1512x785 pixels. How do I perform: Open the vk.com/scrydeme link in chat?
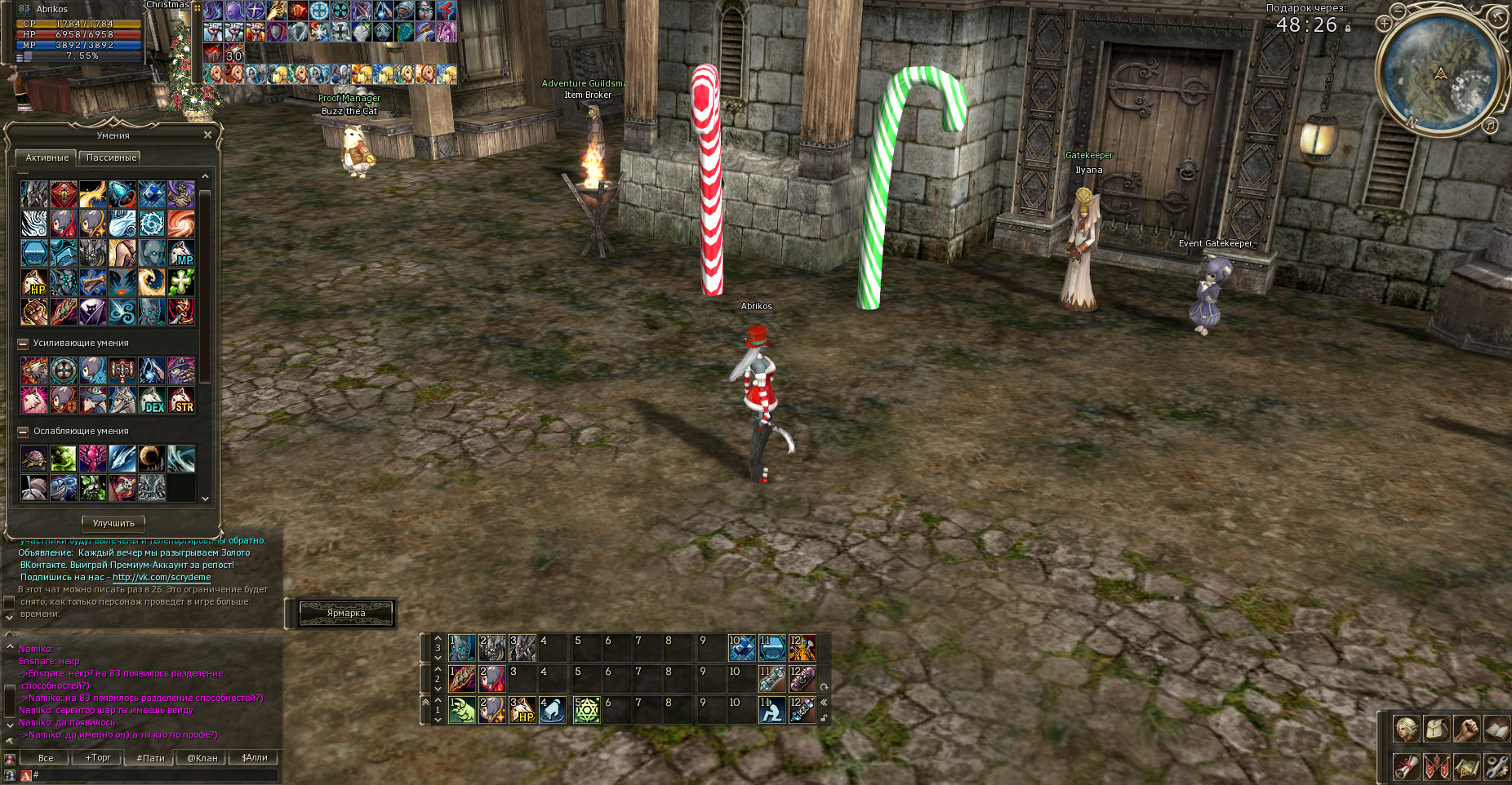[162, 577]
